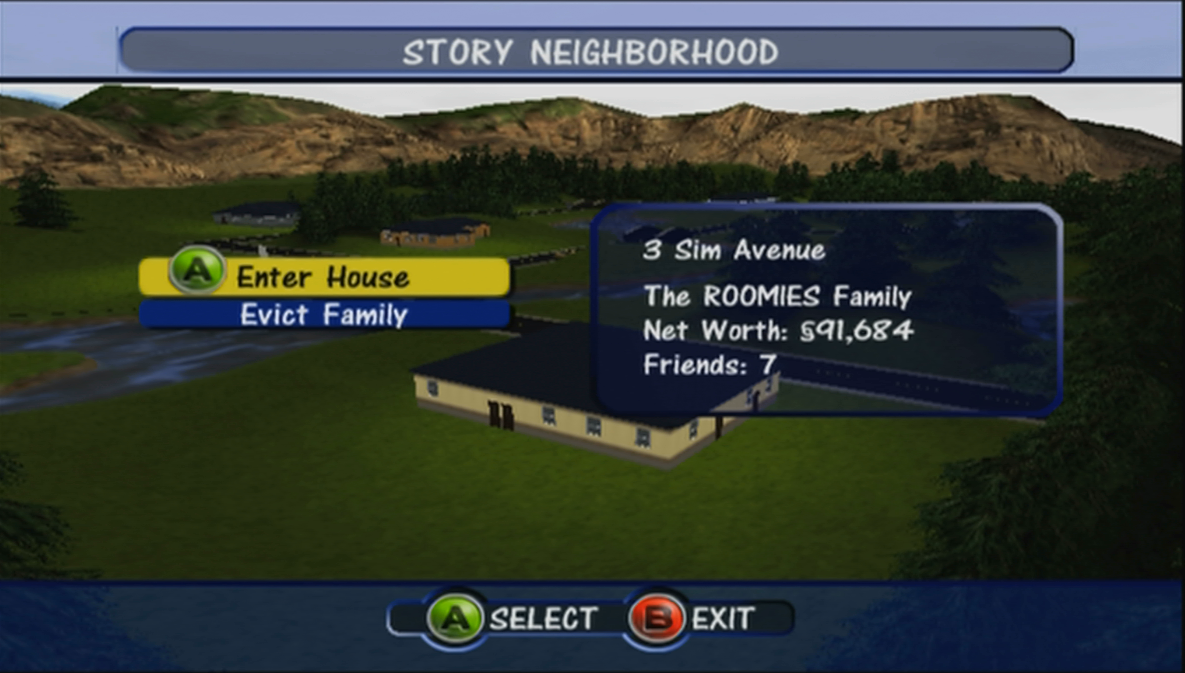Choose the Enter House menu option

[x=323, y=277]
